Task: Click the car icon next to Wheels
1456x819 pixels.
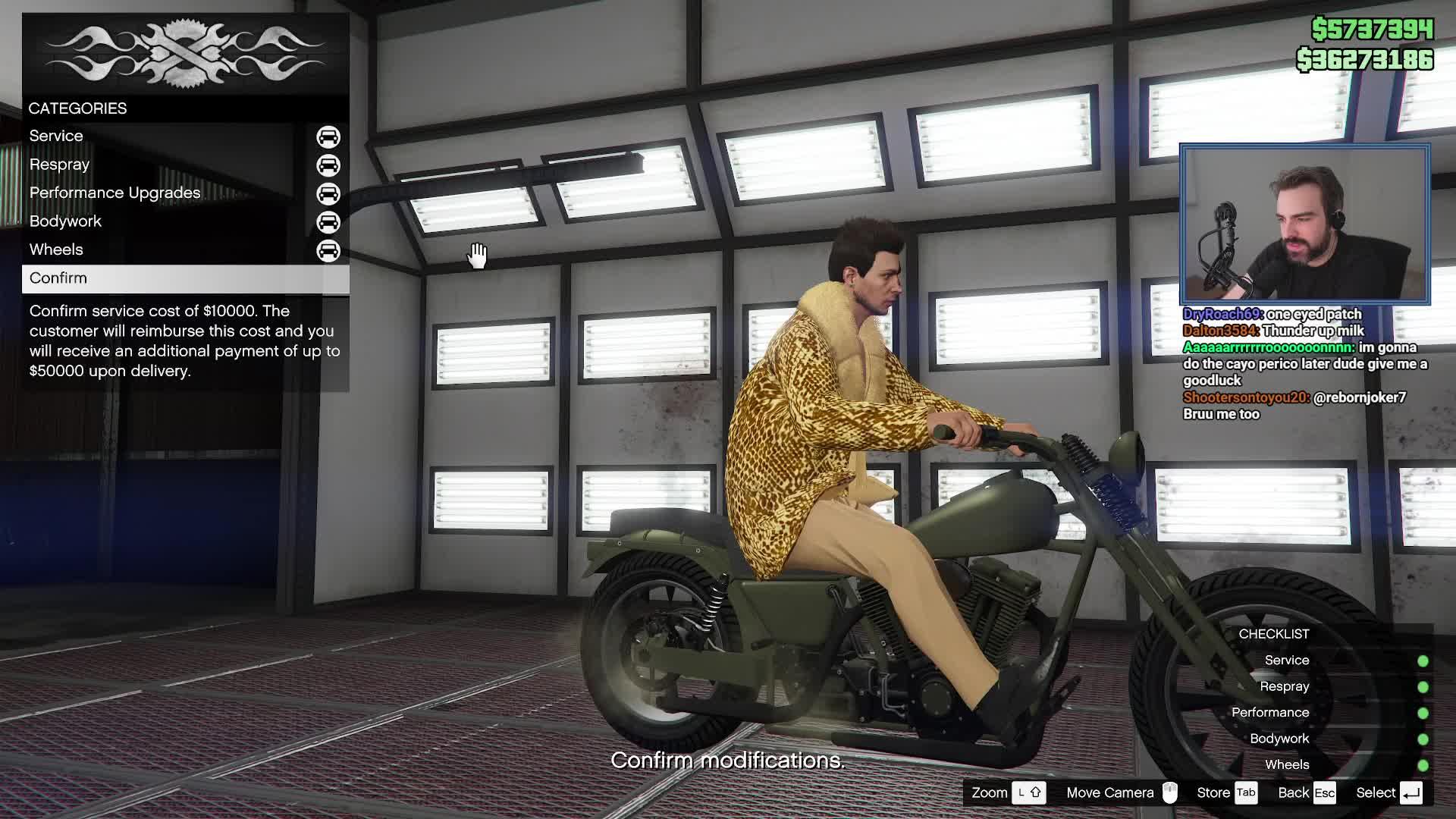Action: [328, 250]
